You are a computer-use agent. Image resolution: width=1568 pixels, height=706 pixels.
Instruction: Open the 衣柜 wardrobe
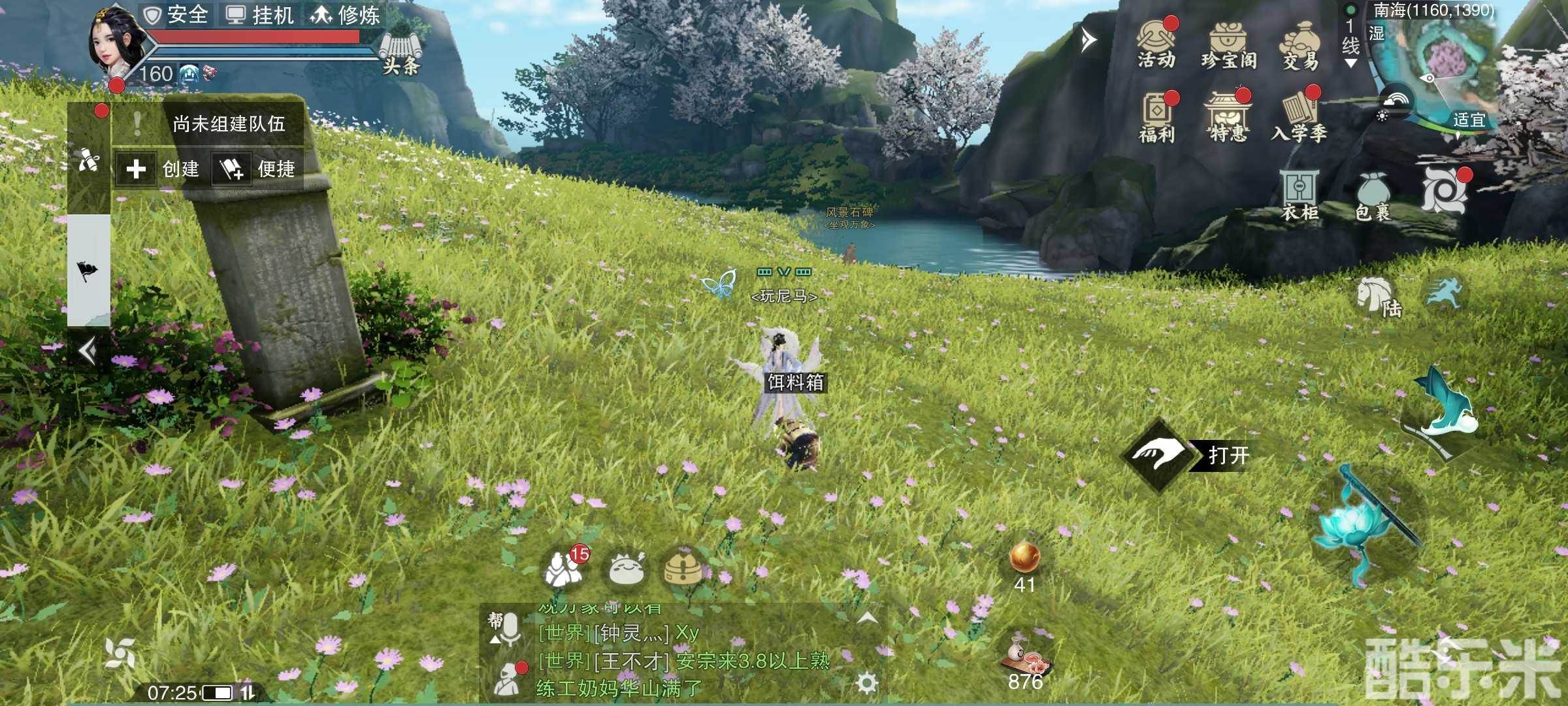(1299, 195)
